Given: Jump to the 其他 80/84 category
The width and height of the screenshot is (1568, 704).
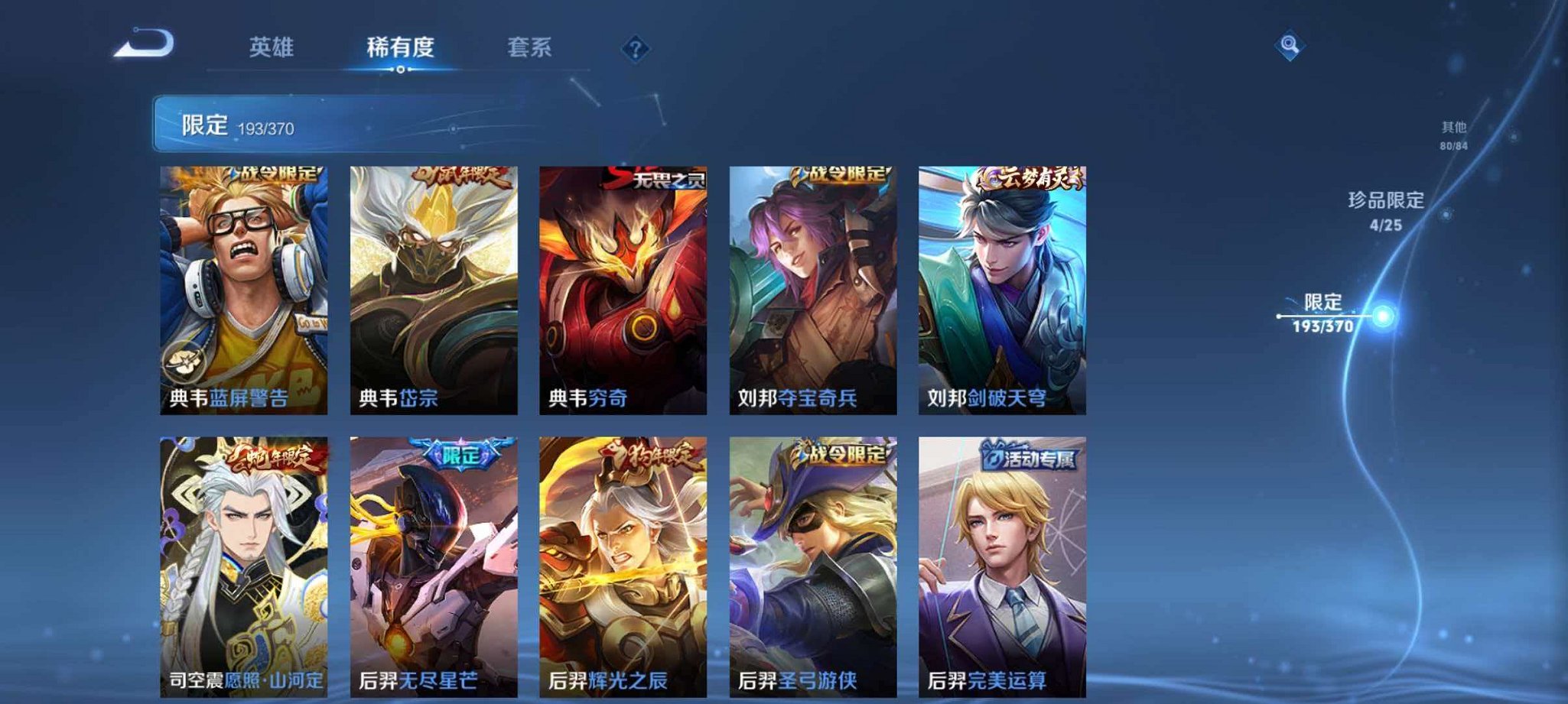Looking at the screenshot, I should (x=1454, y=131).
